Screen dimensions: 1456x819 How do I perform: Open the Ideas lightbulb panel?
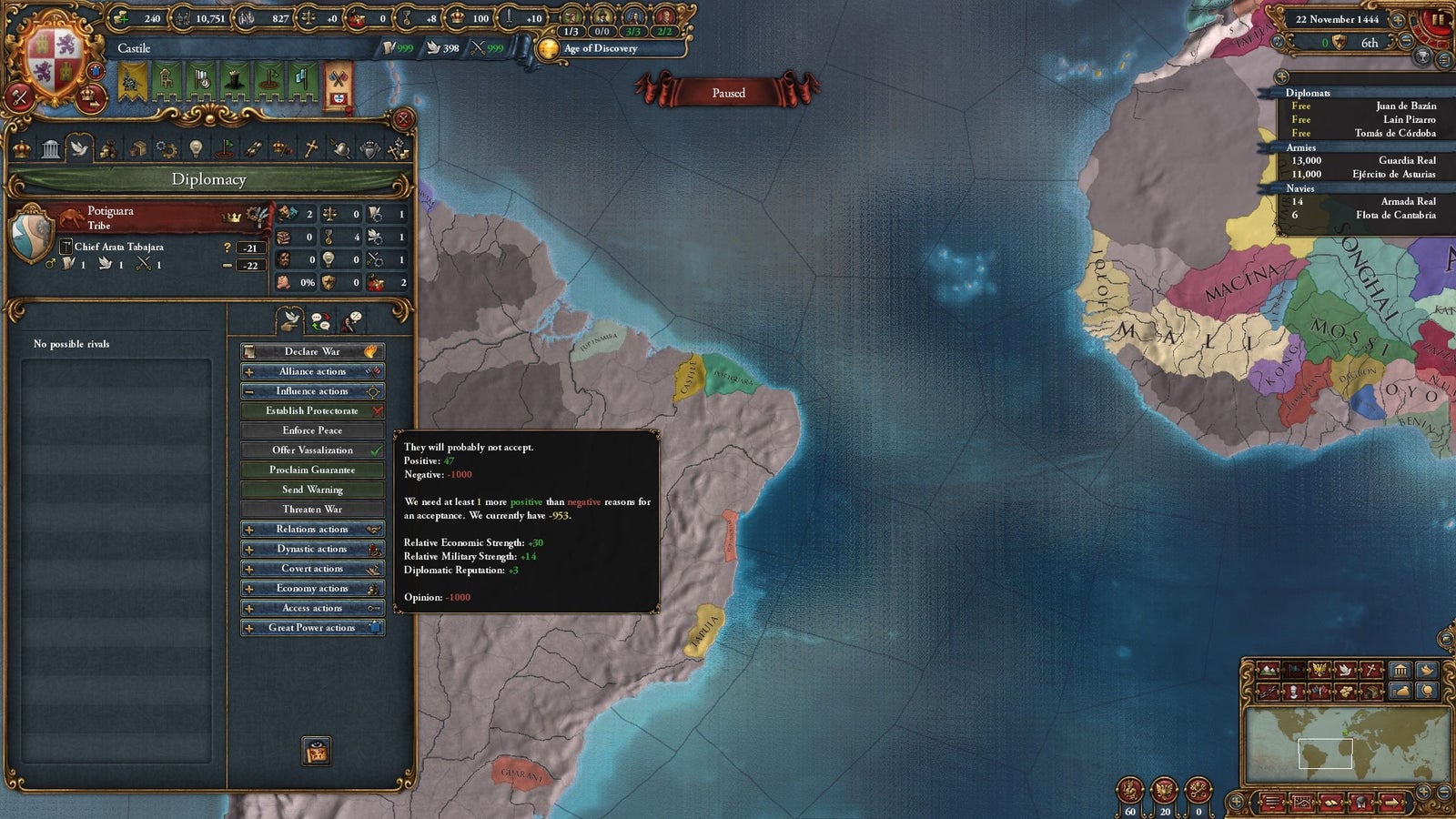pos(195,150)
